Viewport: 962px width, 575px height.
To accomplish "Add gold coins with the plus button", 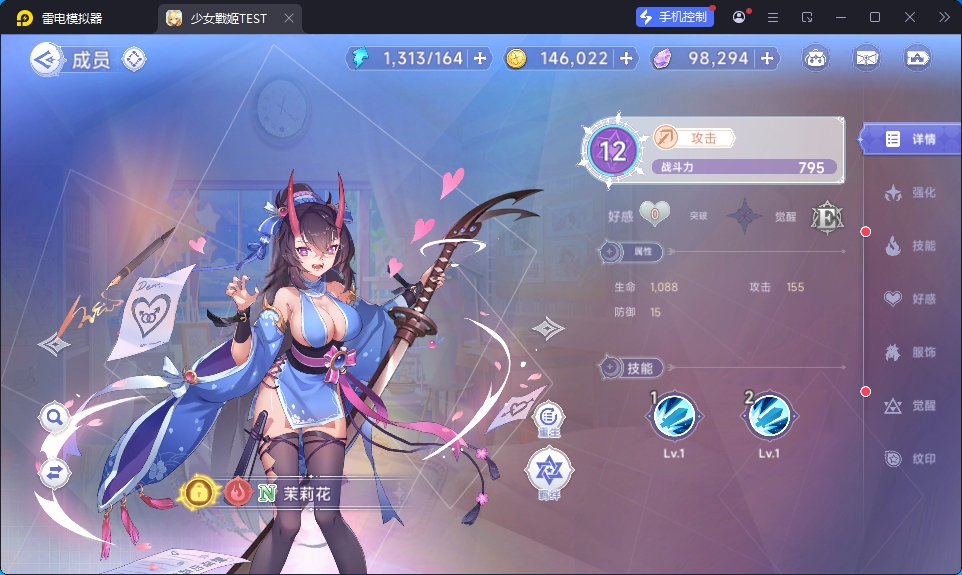I will coord(627,59).
